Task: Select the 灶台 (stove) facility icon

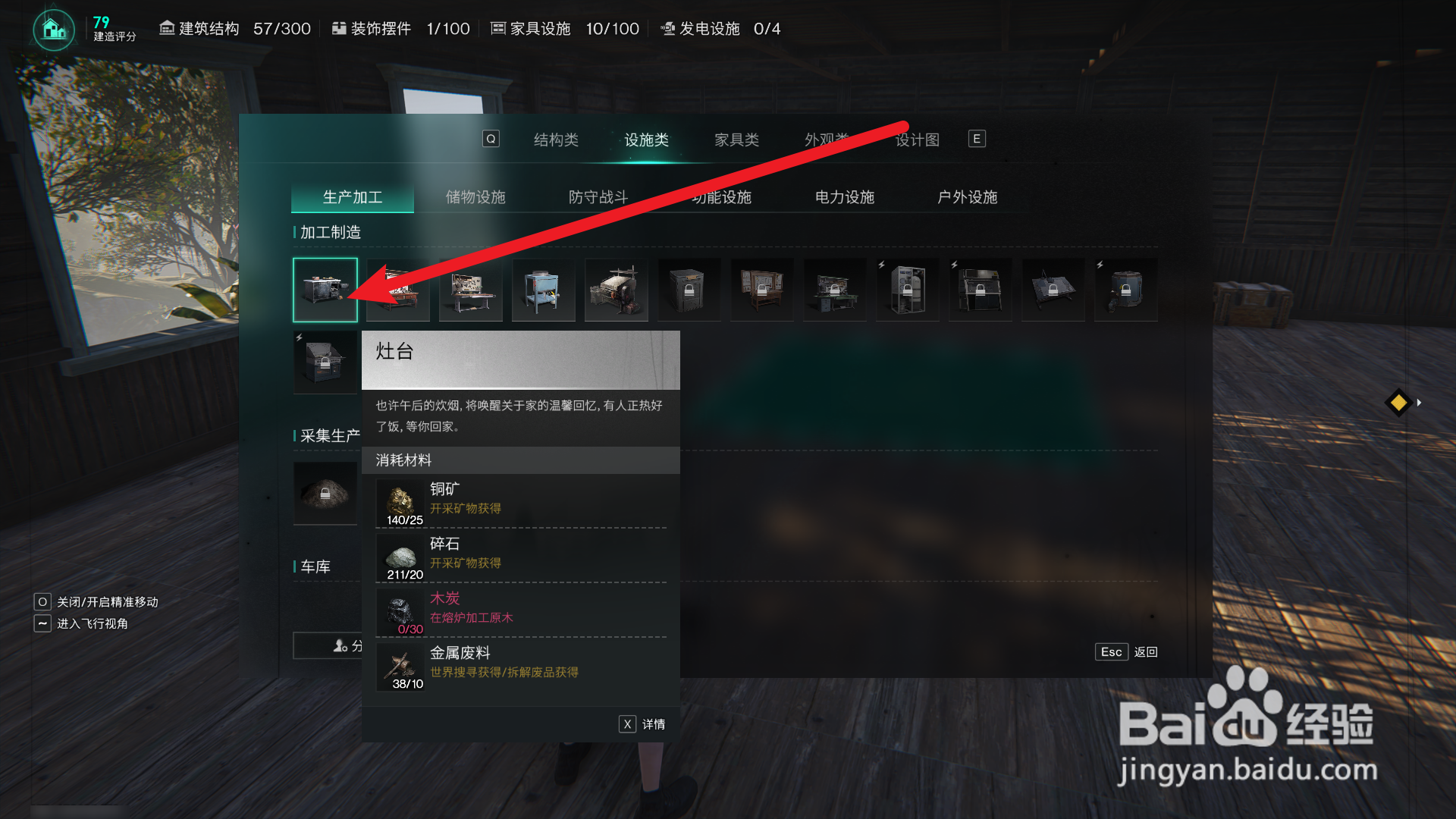Action: coord(325,290)
